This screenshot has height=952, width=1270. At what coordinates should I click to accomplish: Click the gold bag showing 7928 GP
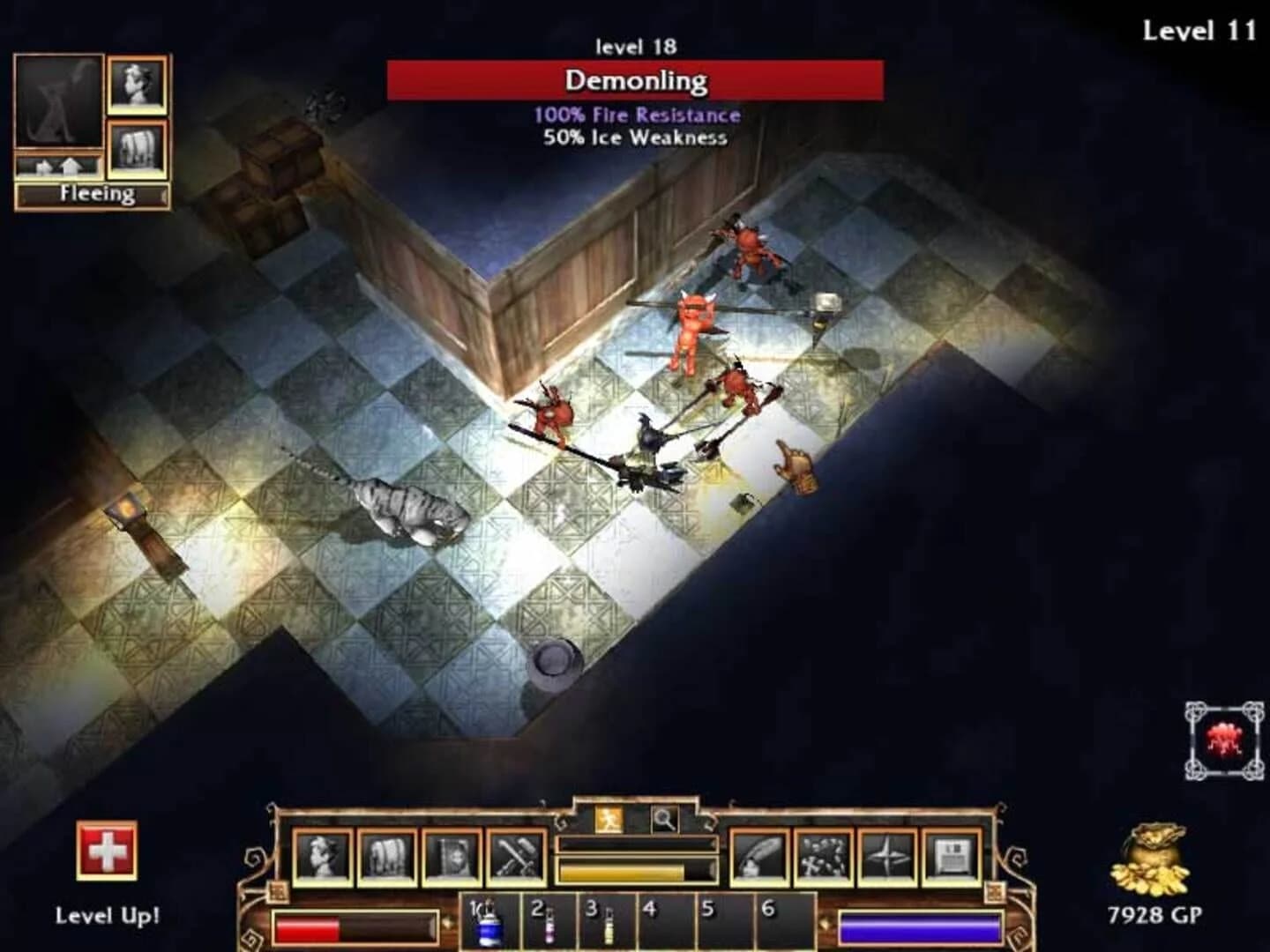1151,868
